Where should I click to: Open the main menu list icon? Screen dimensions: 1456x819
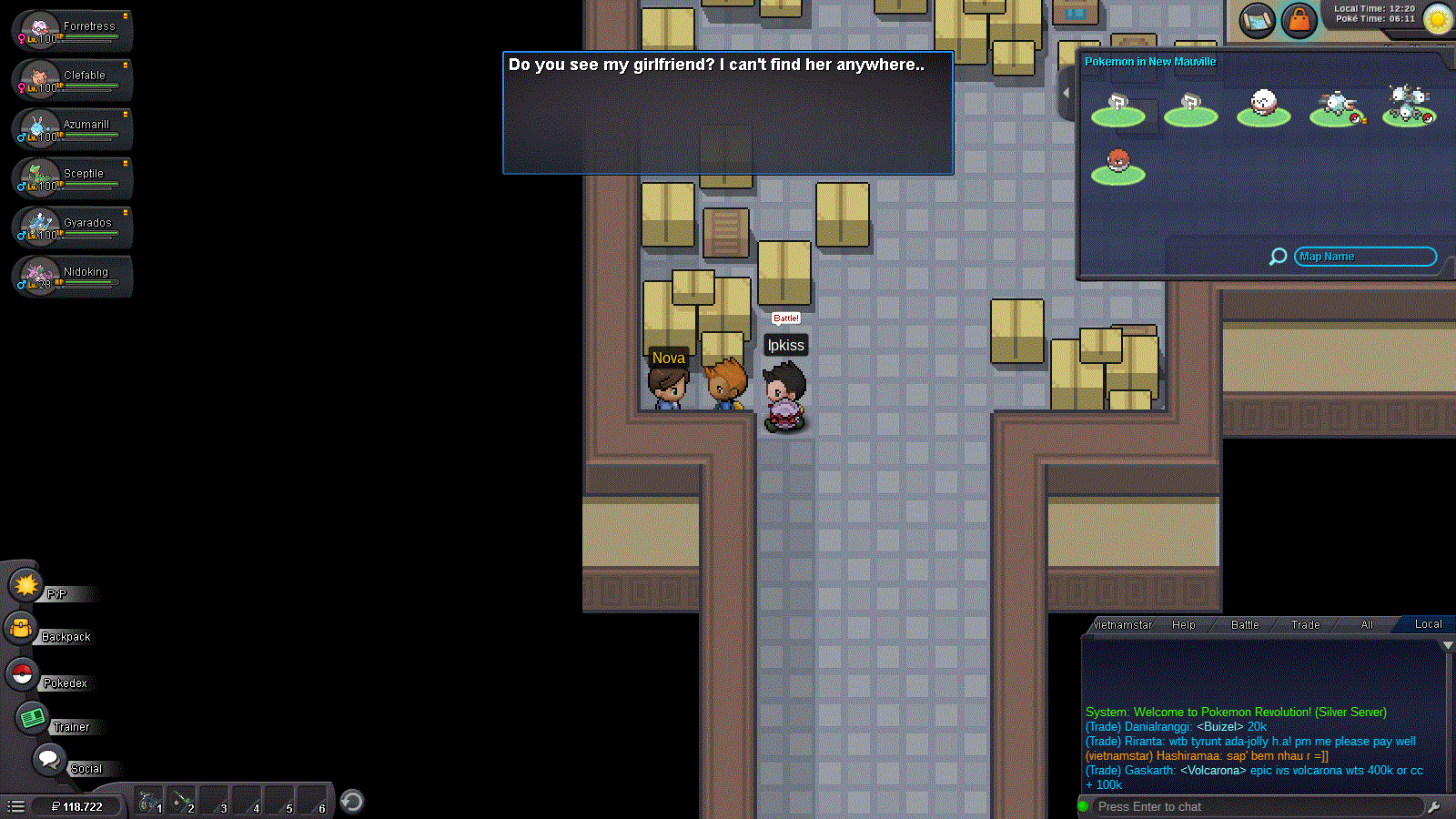tap(15, 806)
